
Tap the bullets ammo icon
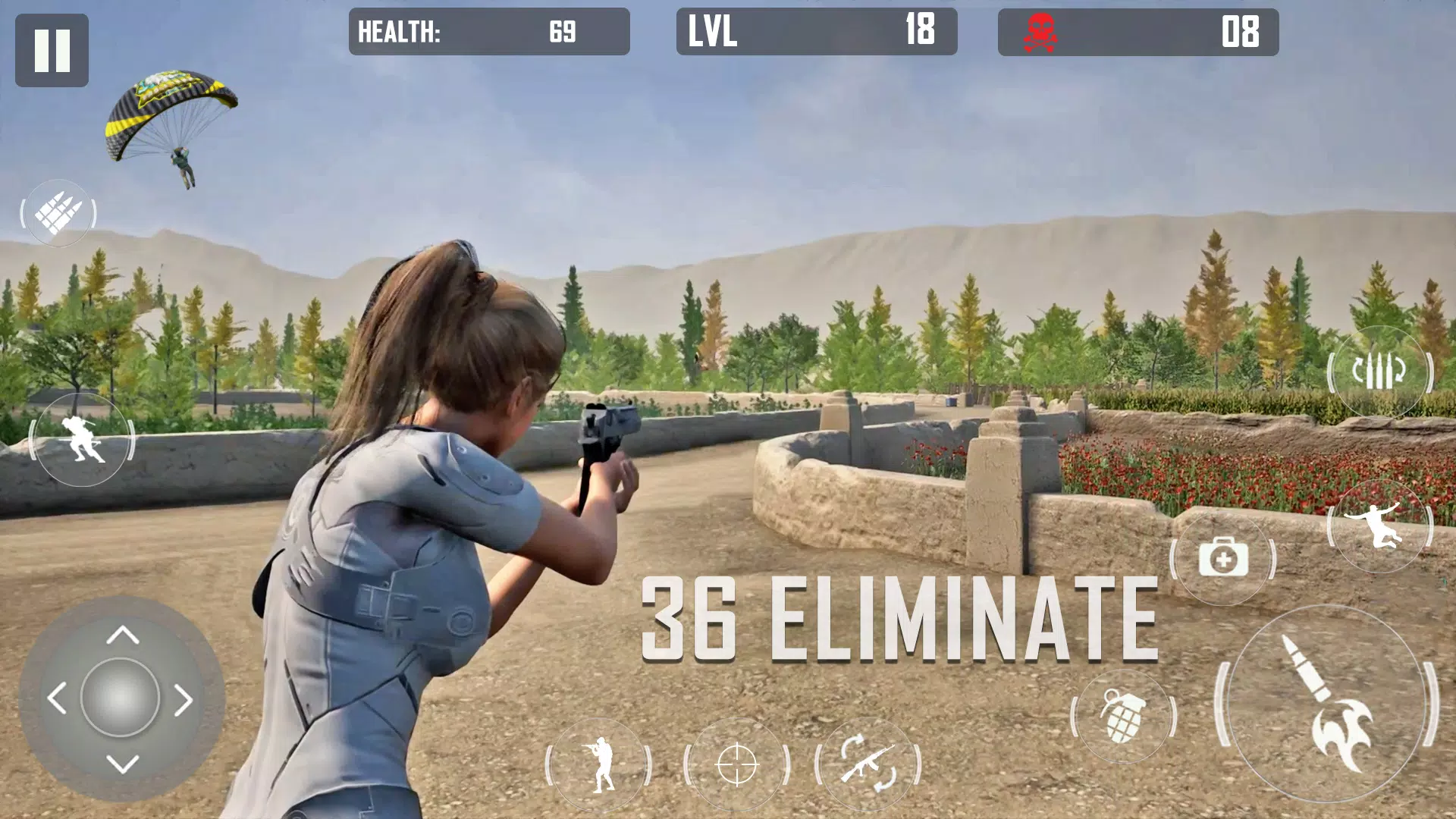[x=59, y=213]
